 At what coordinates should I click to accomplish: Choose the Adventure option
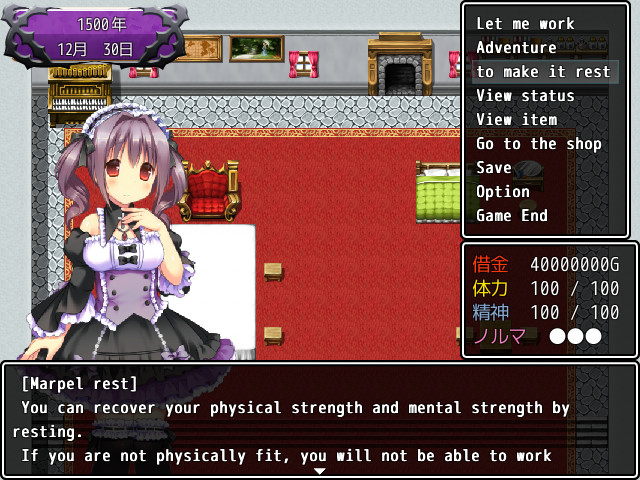(x=516, y=48)
